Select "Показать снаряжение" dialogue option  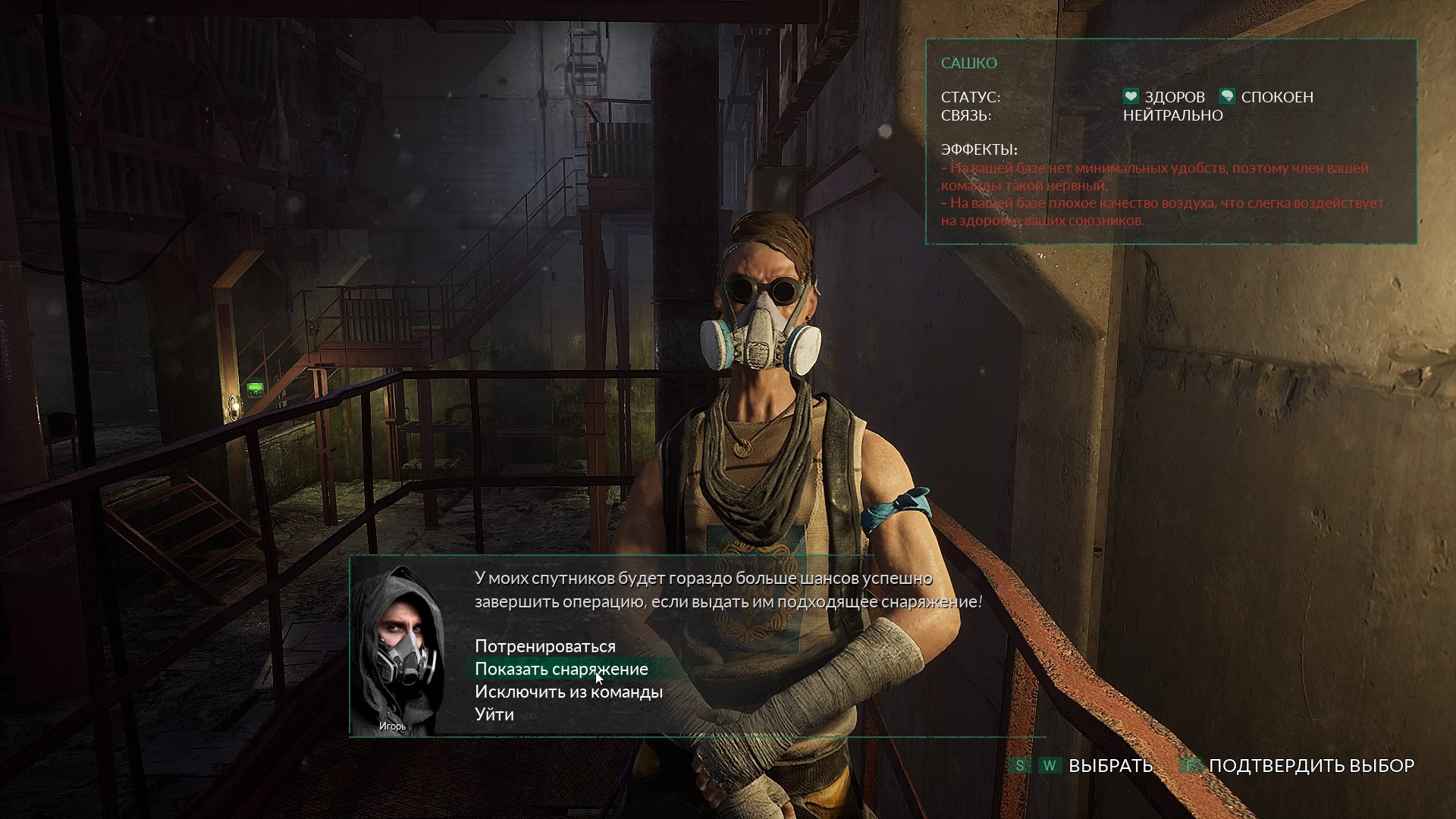point(561,669)
